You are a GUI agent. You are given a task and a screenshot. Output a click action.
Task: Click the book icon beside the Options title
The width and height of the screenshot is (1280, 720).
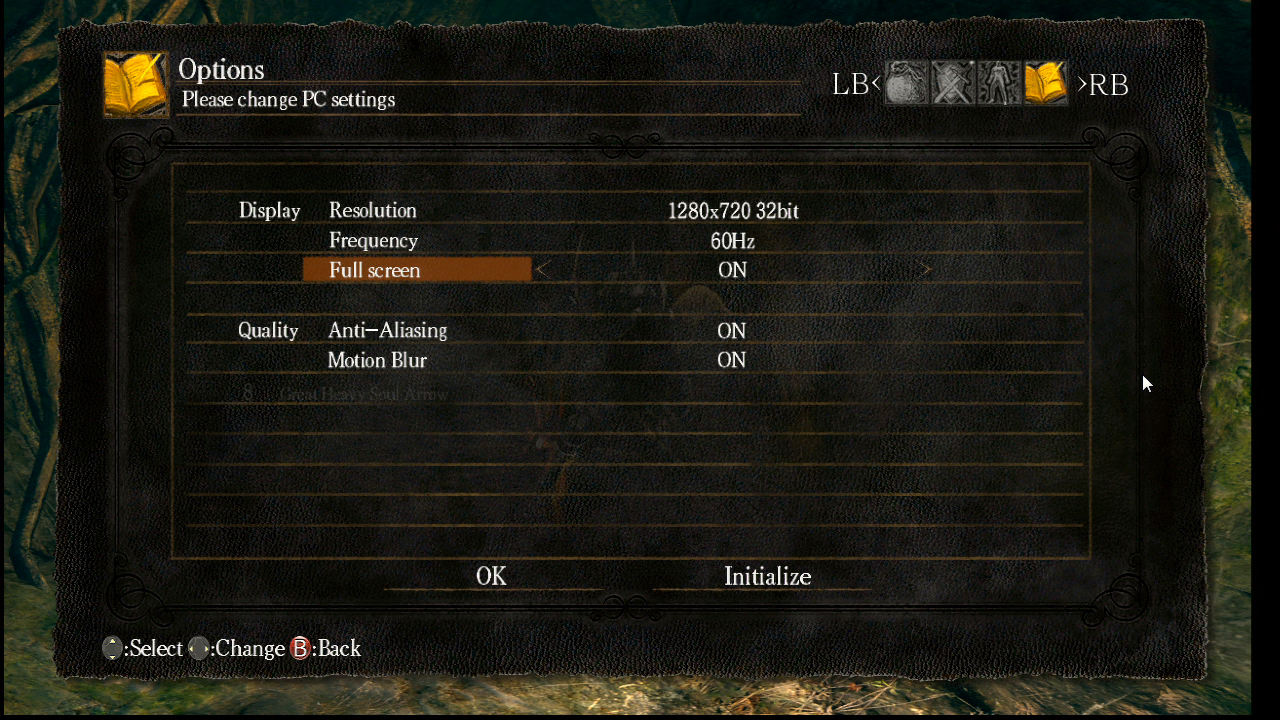135,81
